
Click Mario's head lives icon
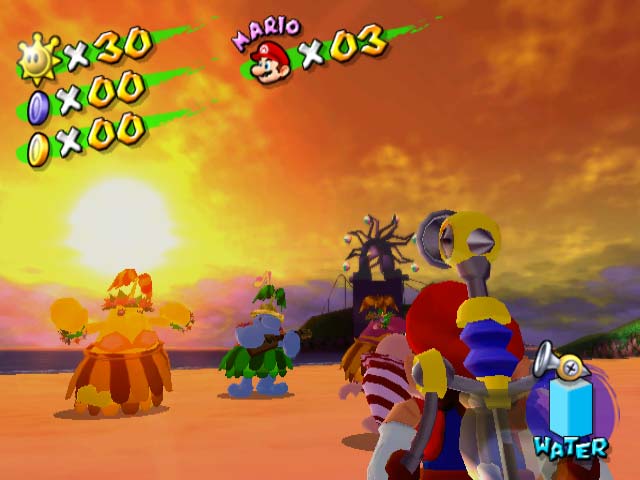click(x=271, y=63)
